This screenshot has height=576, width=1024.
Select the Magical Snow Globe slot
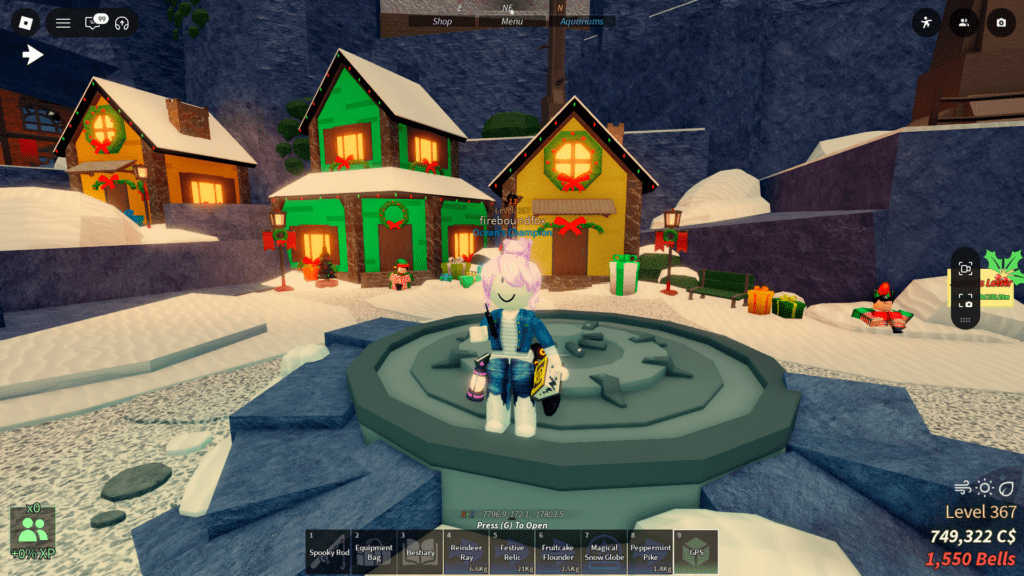click(x=604, y=552)
